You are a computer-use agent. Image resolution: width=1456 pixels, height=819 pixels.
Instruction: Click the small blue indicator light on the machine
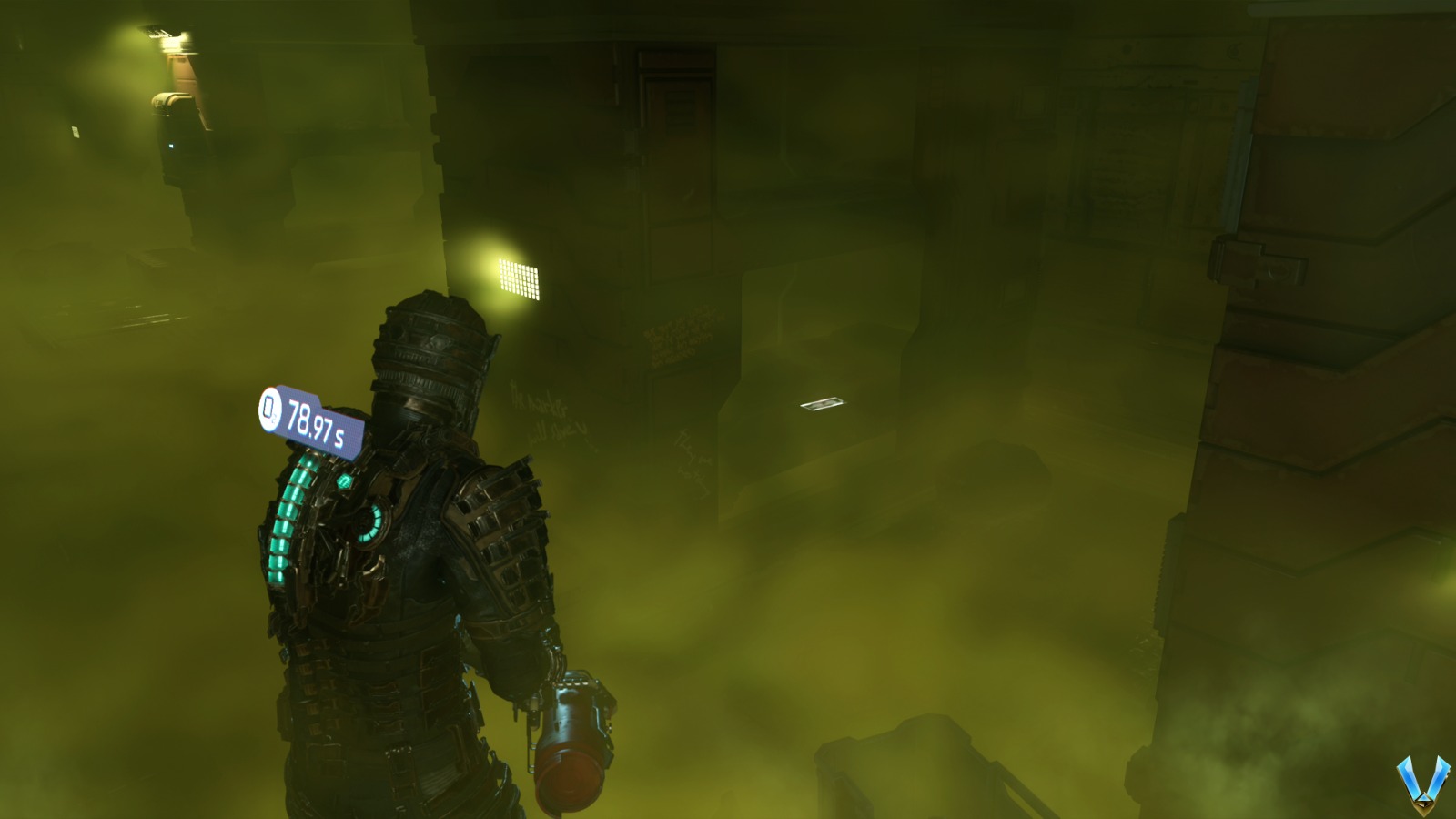pos(173,144)
